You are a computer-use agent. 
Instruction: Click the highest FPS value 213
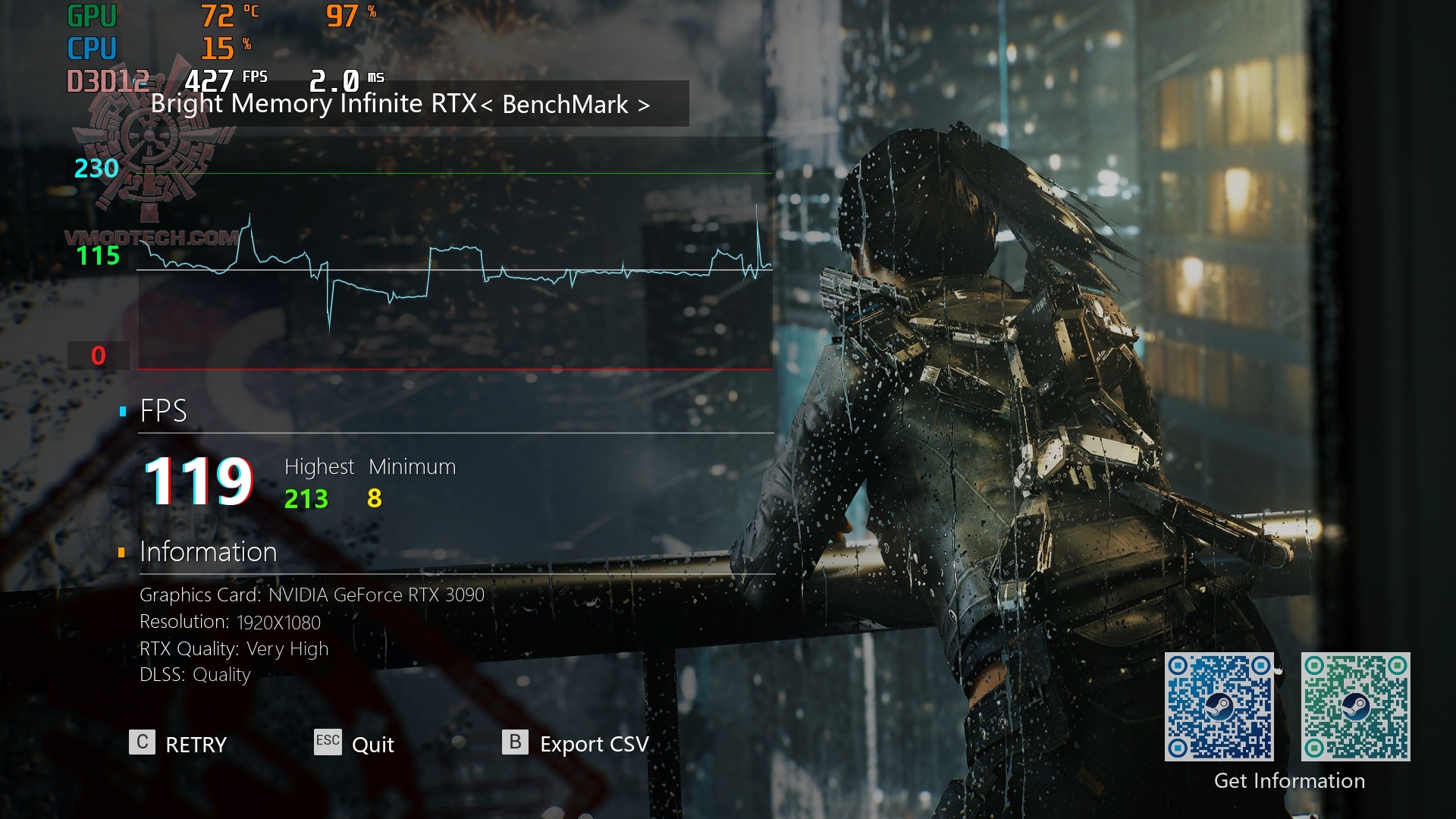pyautogui.click(x=306, y=500)
